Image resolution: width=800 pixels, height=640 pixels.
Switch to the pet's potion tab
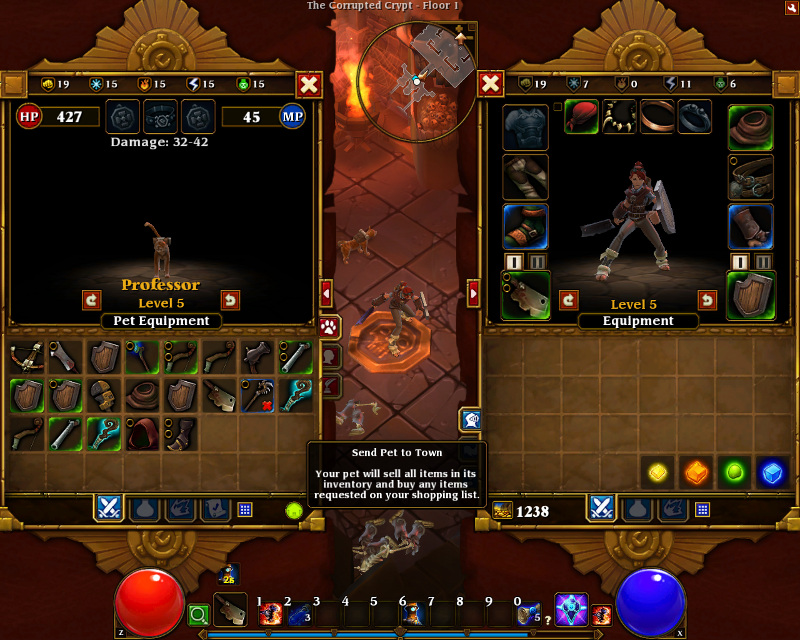[x=143, y=509]
